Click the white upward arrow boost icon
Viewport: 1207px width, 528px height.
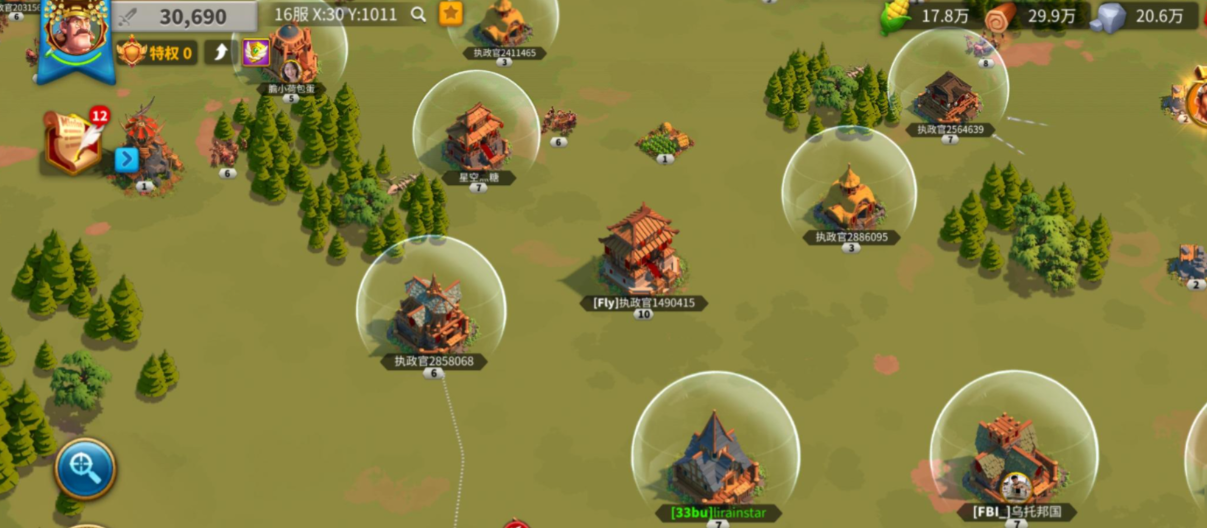[219, 52]
